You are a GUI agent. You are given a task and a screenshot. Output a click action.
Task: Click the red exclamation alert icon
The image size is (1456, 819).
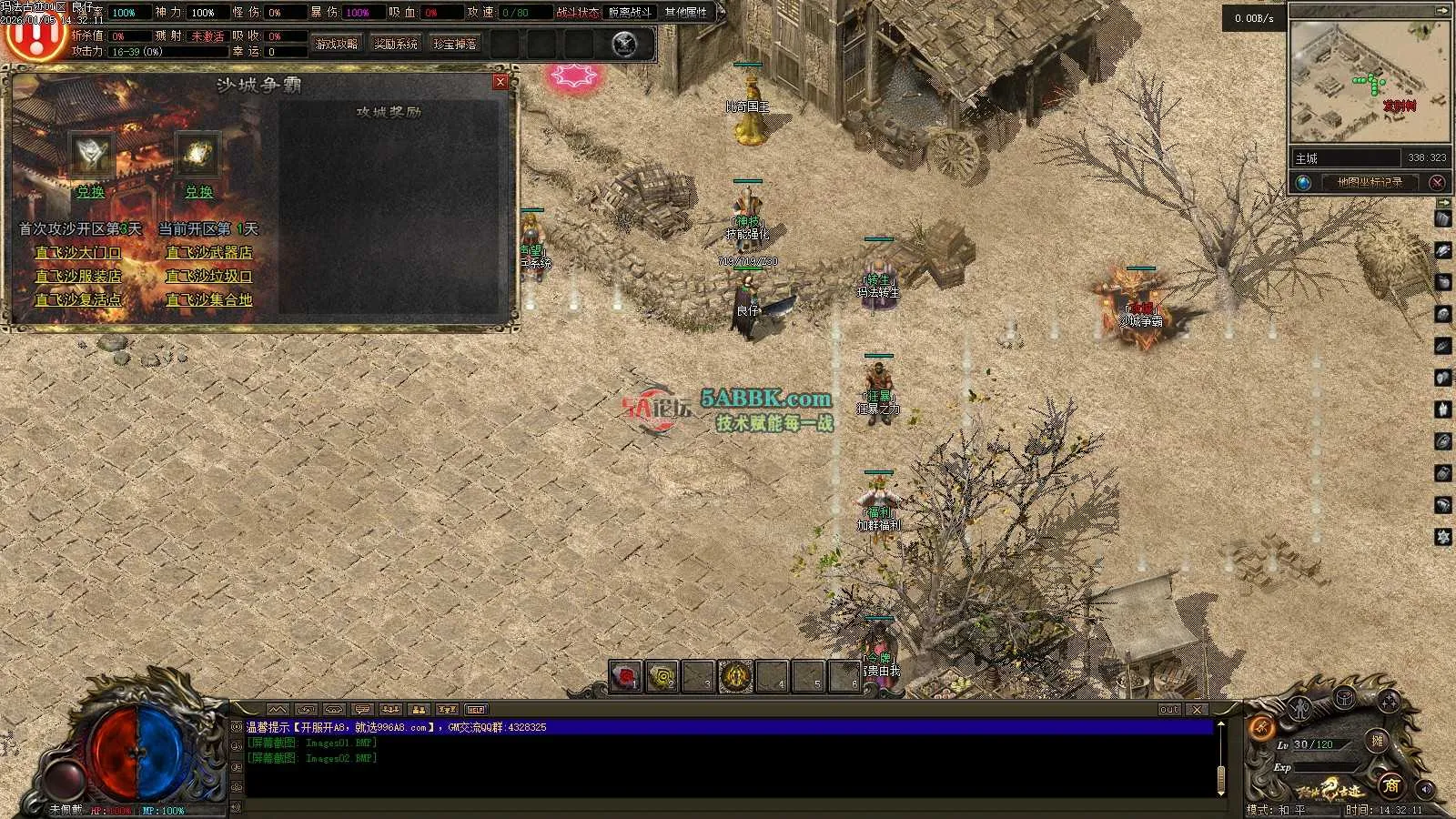[x=36, y=36]
